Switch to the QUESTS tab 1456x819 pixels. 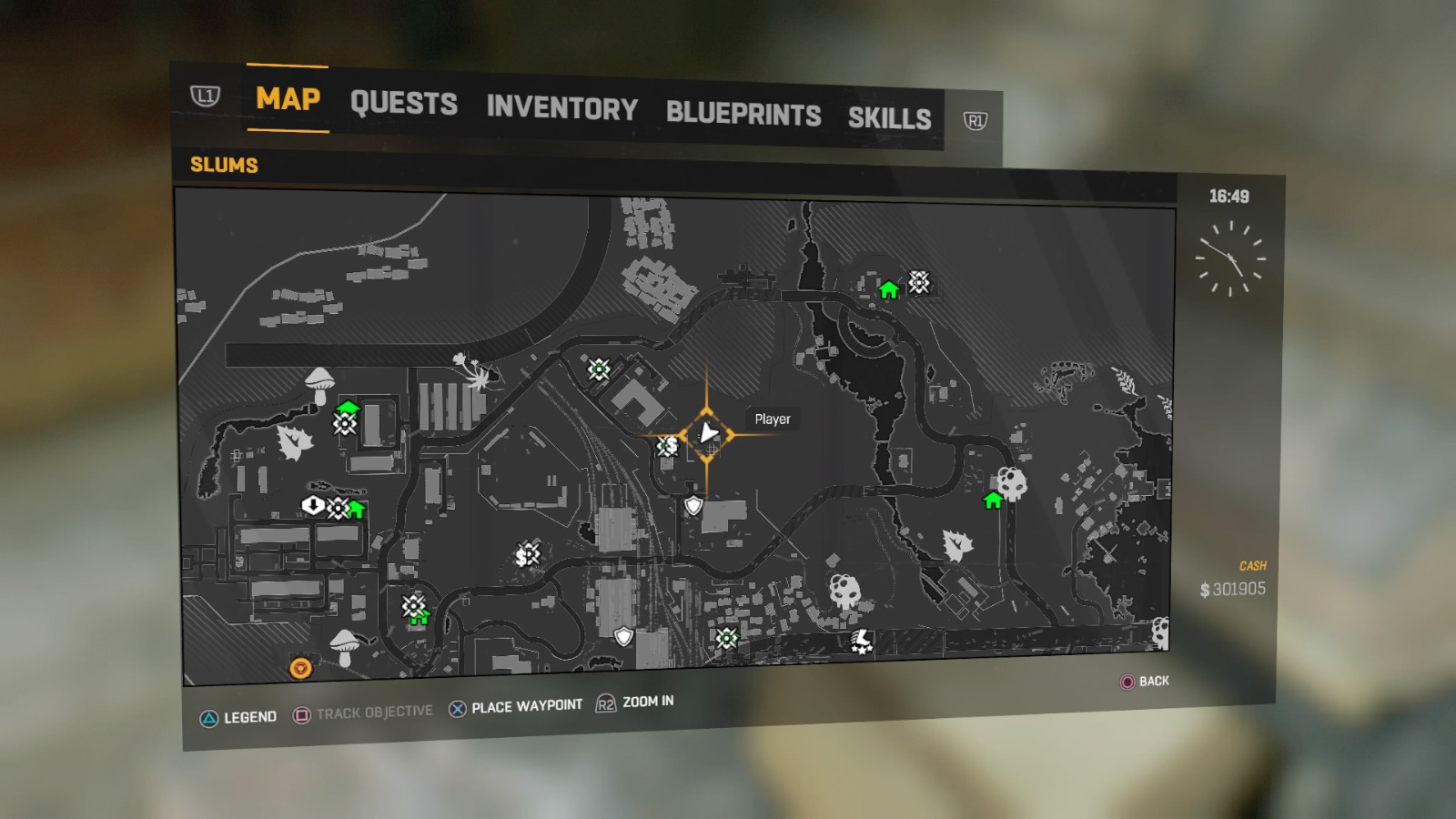(404, 106)
